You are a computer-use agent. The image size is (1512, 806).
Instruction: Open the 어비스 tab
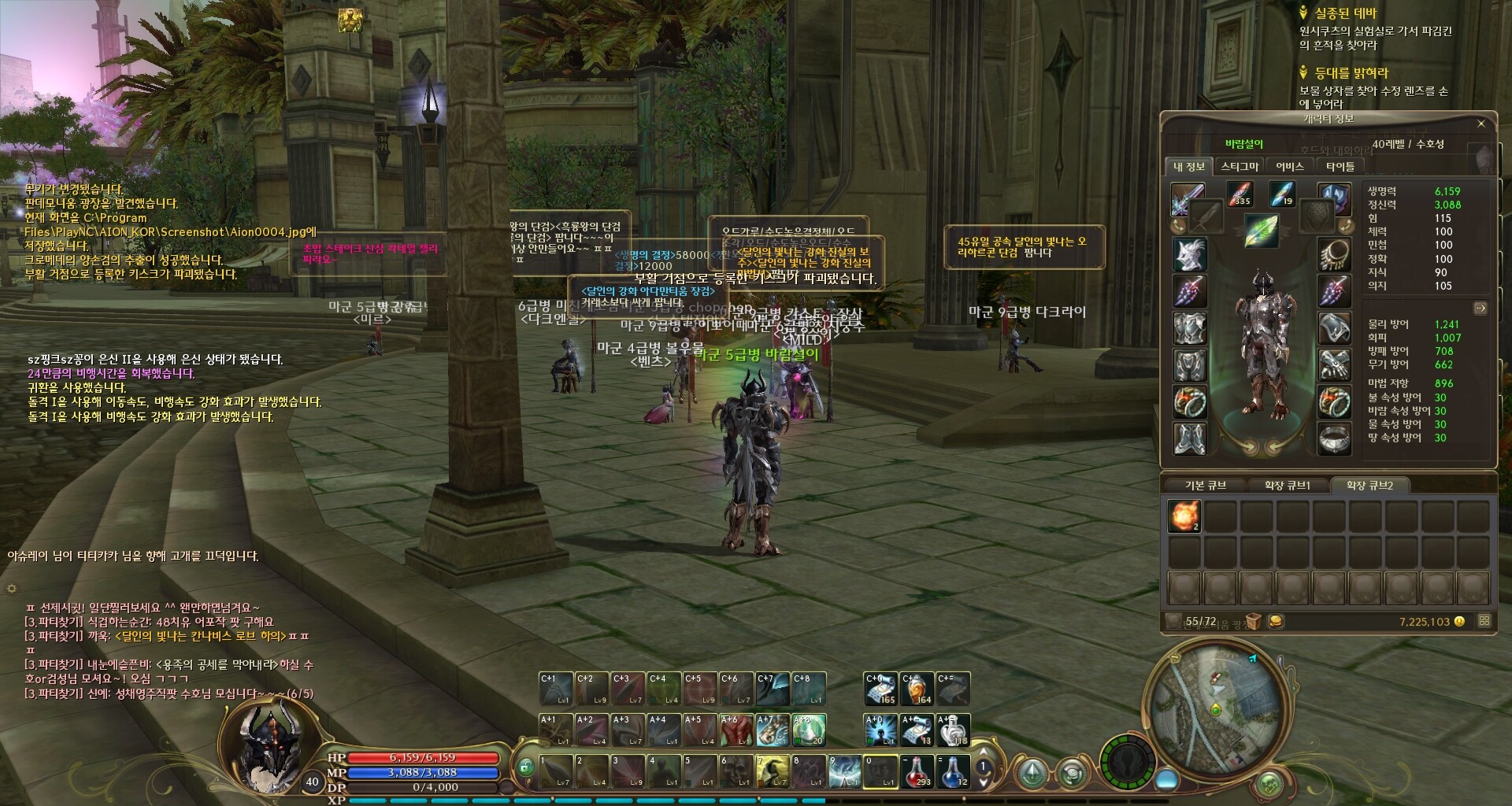[x=1290, y=166]
